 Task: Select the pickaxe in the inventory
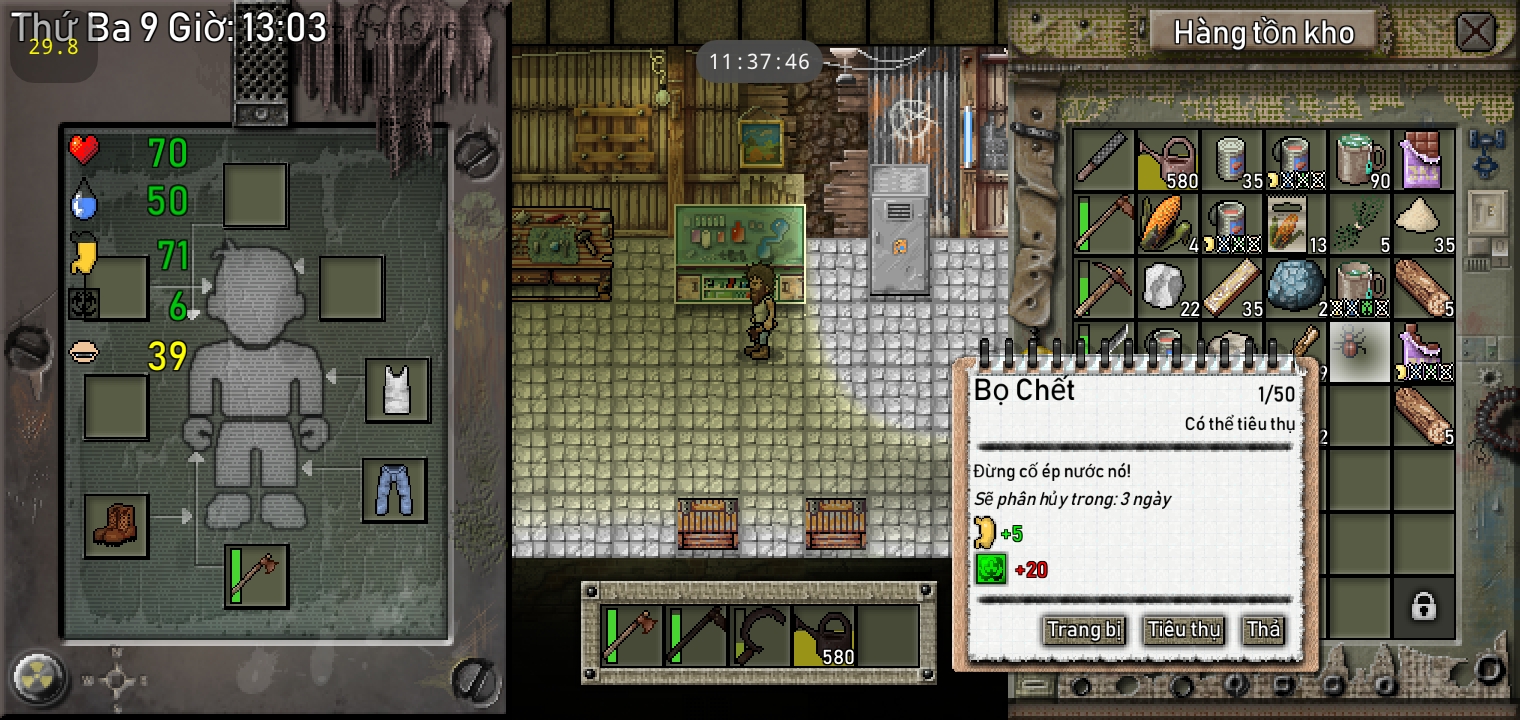pyautogui.click(x=1103, y=288)
